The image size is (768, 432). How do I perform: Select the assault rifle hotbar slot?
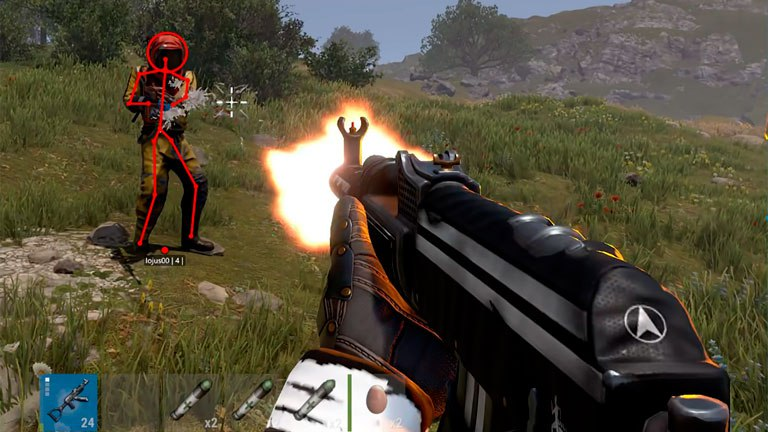pos(69,402)
